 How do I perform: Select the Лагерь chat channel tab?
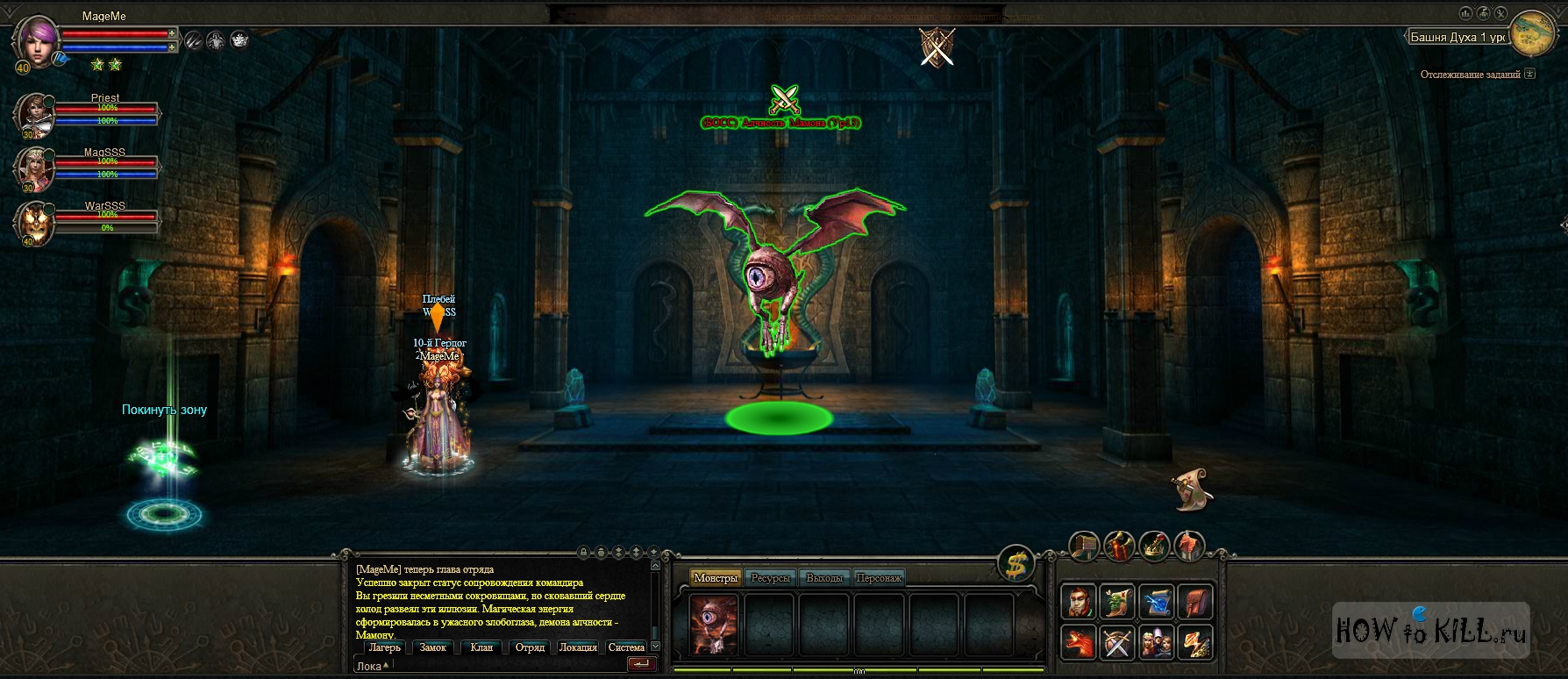coord(384,647)
